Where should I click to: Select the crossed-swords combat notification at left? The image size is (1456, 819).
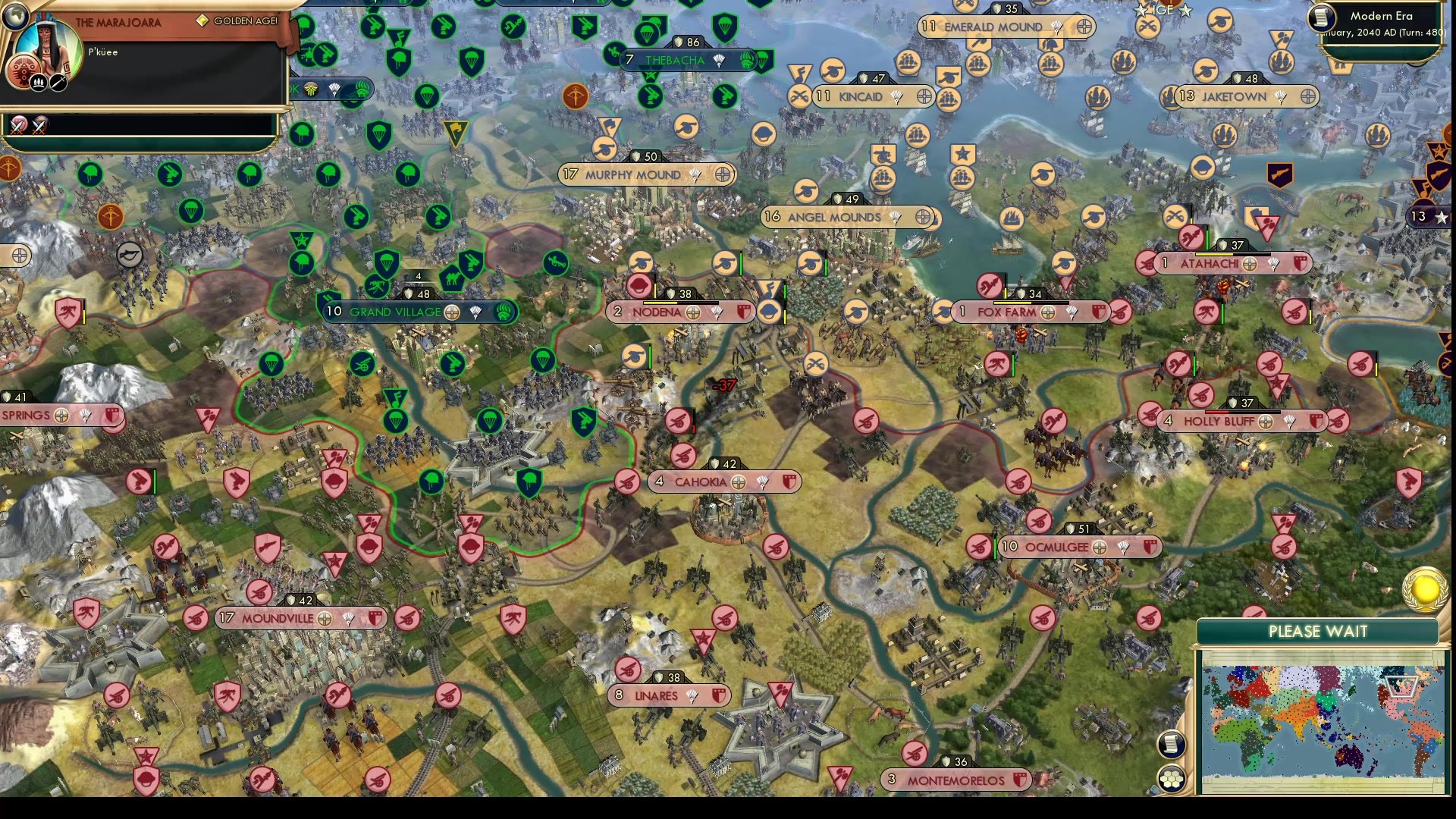19,127
